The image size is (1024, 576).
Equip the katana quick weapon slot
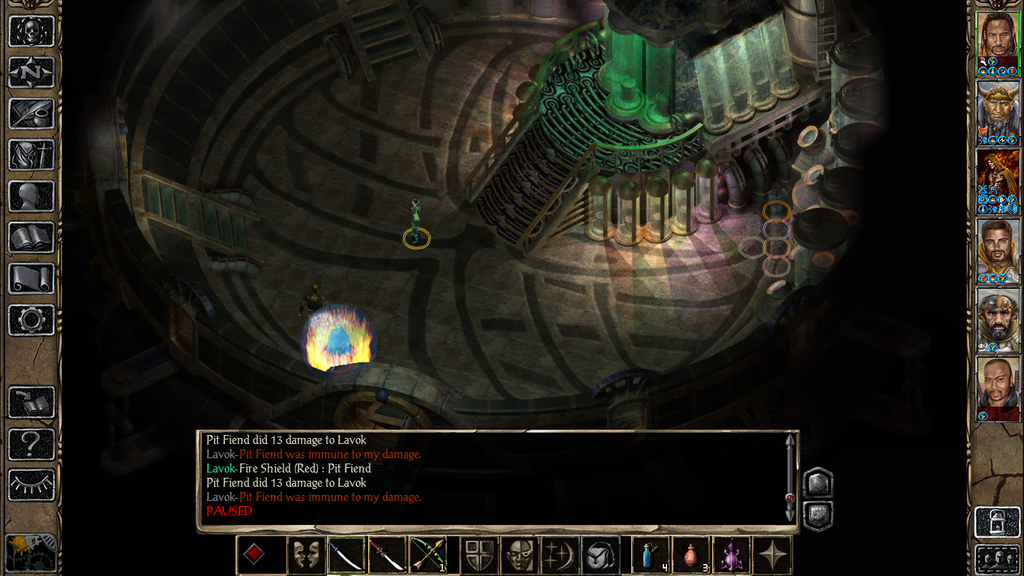pyautogui.click(x=346, y=555)
